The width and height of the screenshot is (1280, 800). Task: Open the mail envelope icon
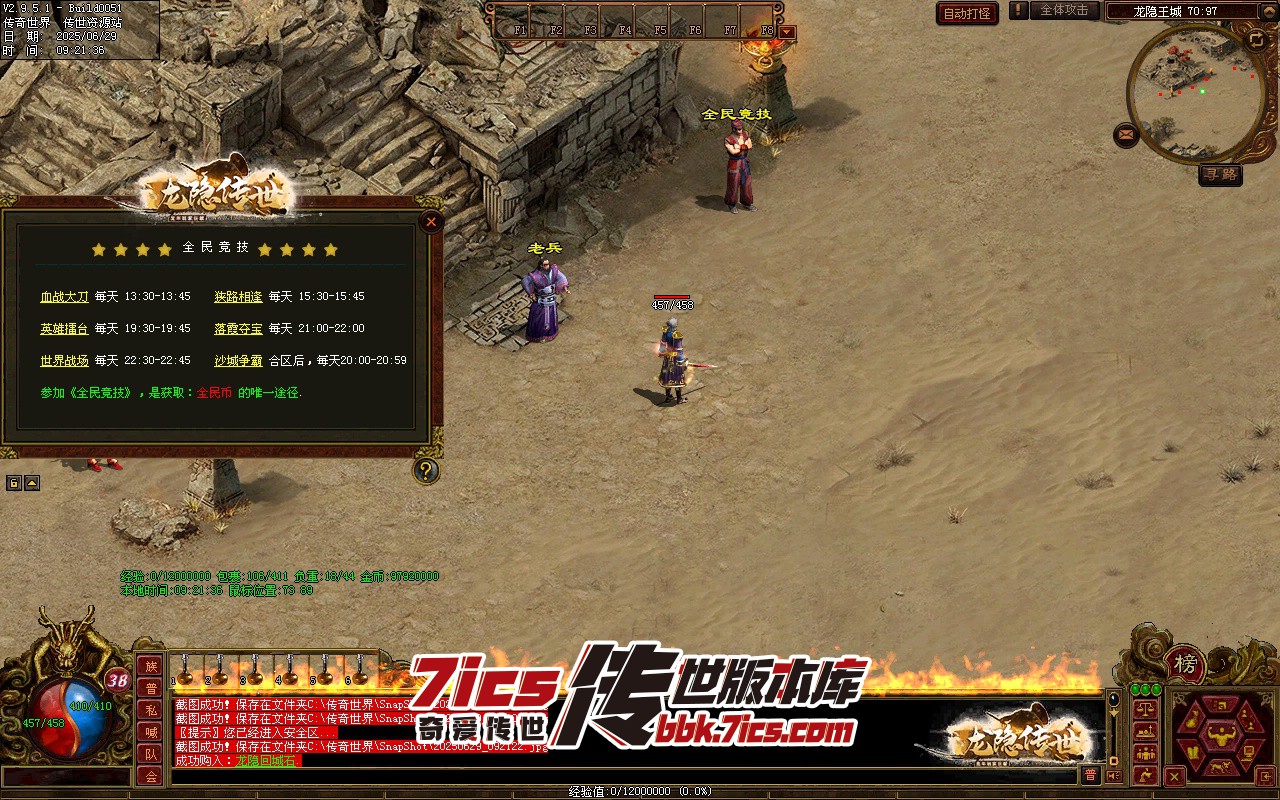(1127, 135)
